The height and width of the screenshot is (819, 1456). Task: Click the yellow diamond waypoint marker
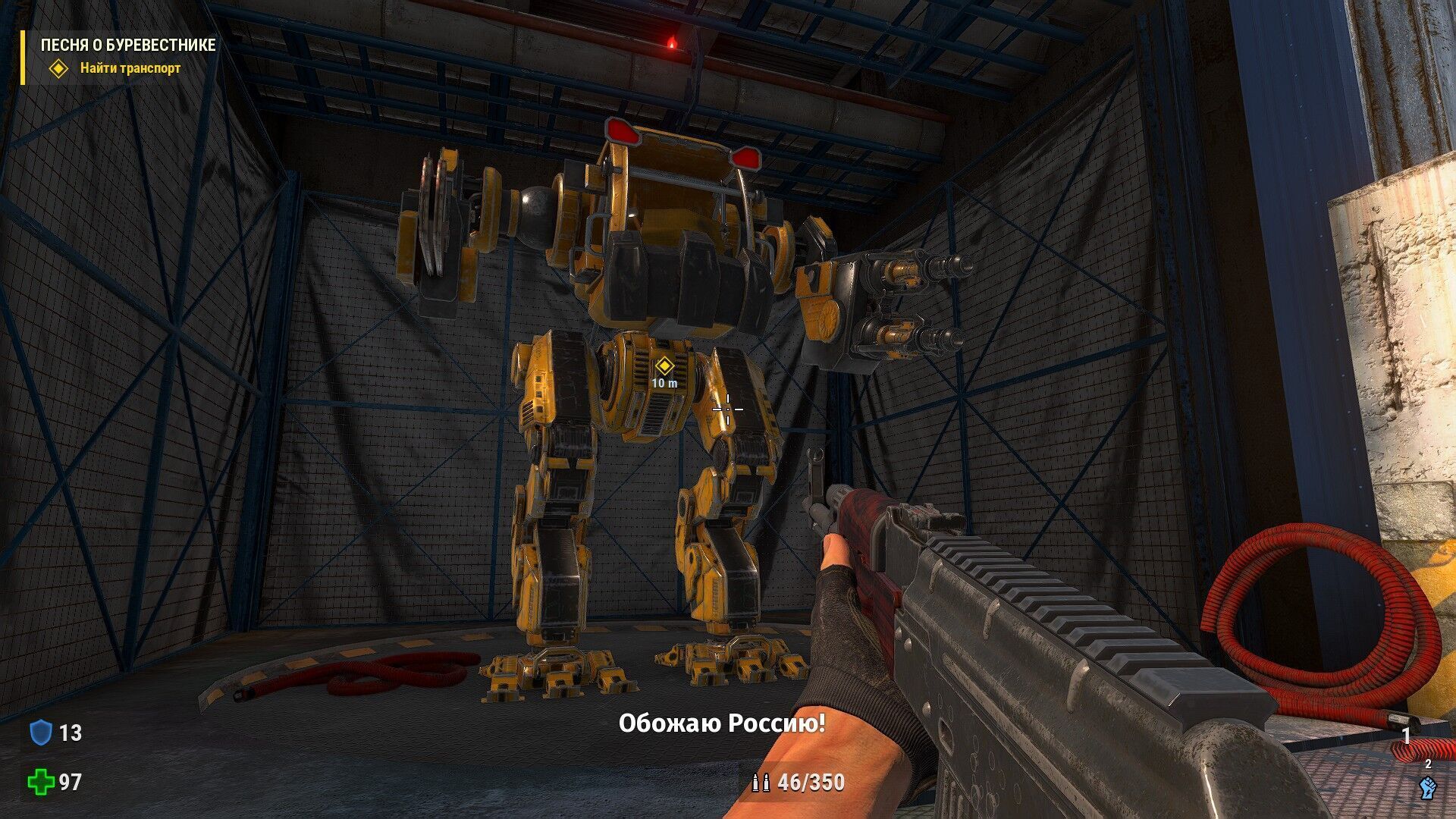[664, 366]
